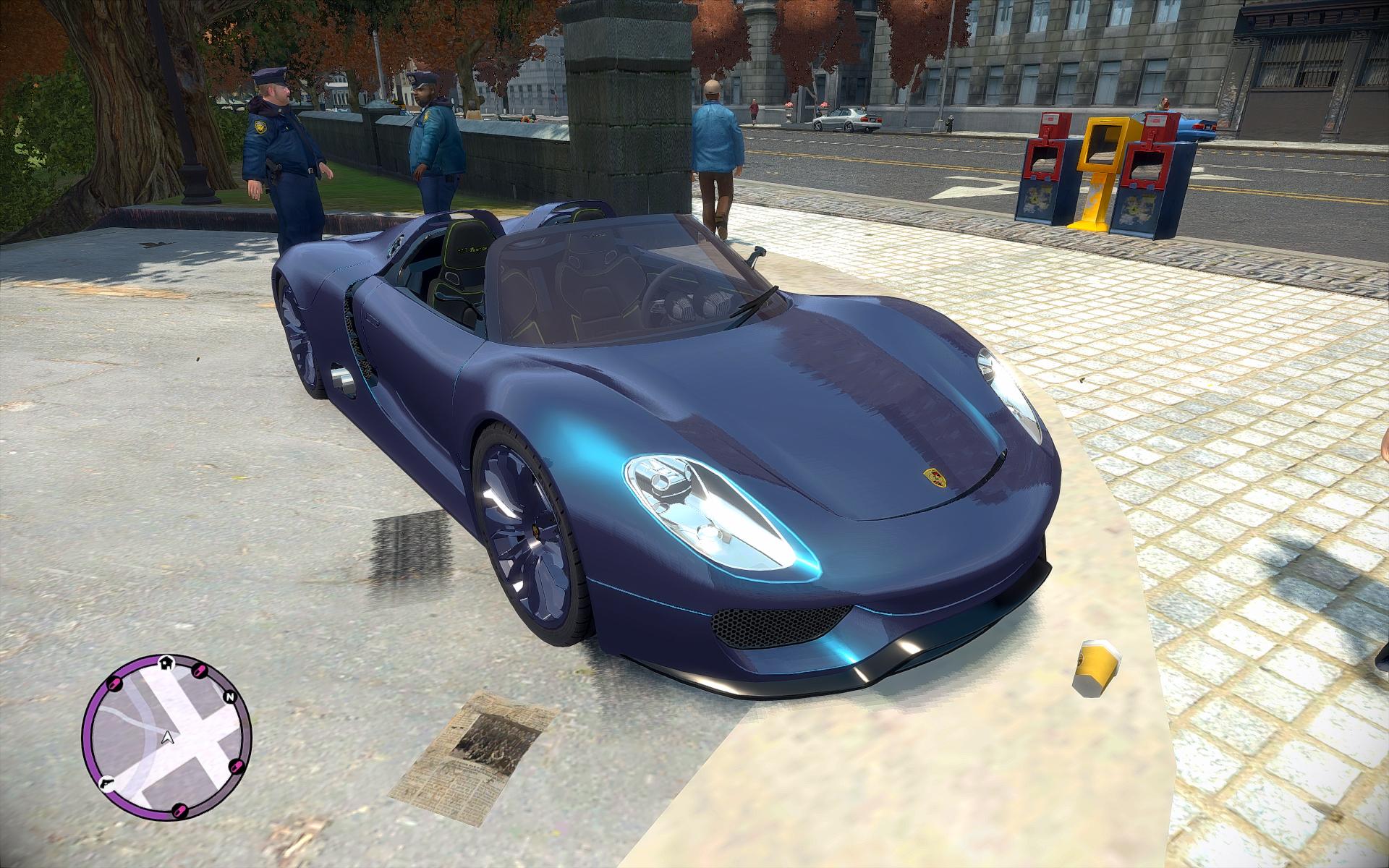This screenshot has width=1389, height=868.
Task: Select the player arrow on the minimap
Action: 167,738
